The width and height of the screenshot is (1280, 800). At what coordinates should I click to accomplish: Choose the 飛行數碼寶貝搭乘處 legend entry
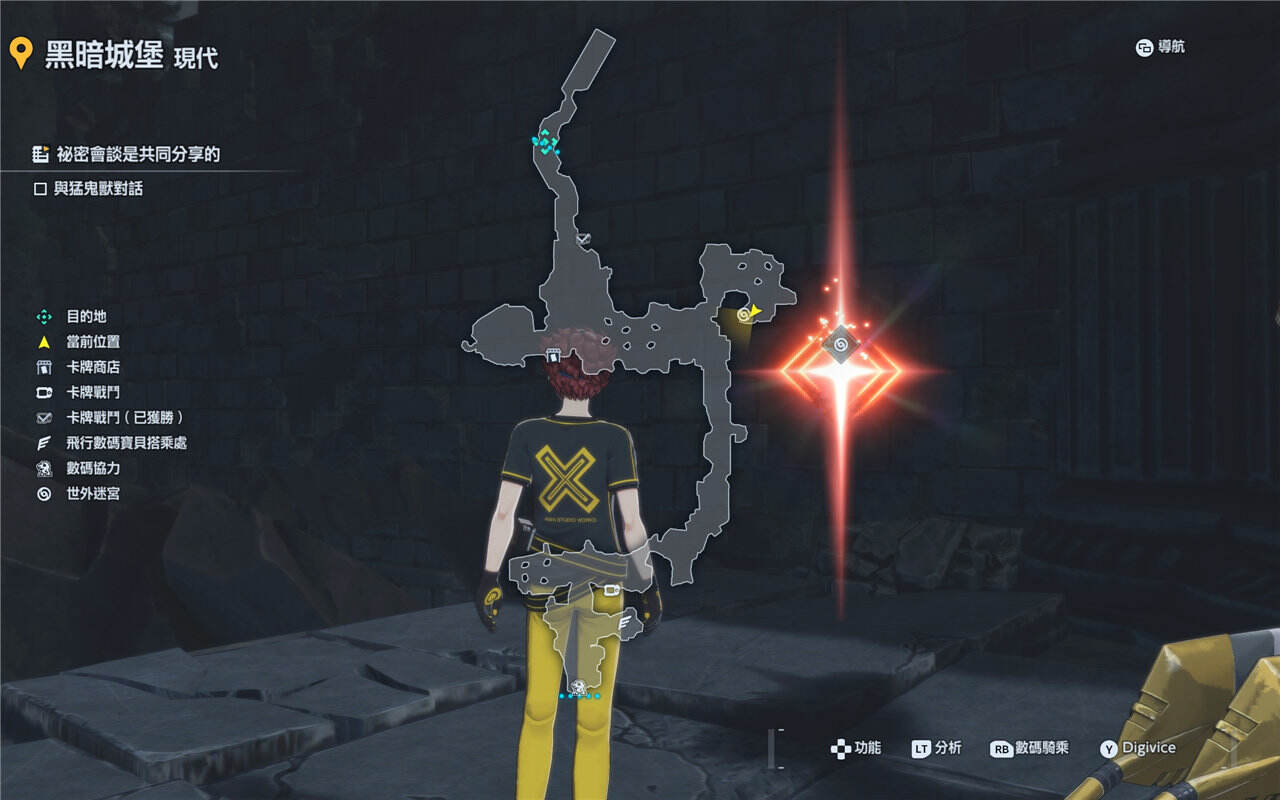[126, 442]
